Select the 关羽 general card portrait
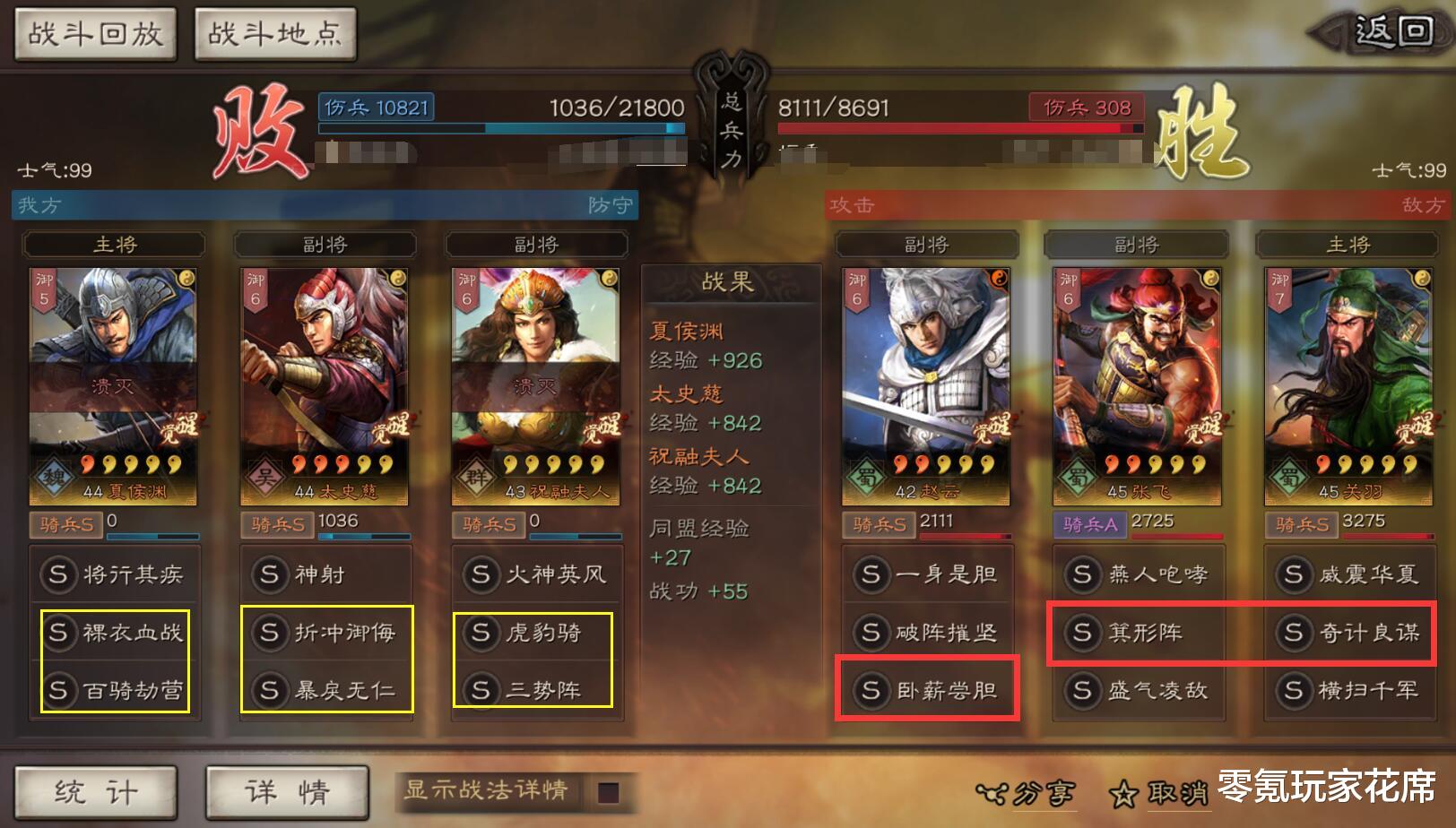The image size is (1456, 828). pos(1348,376)
